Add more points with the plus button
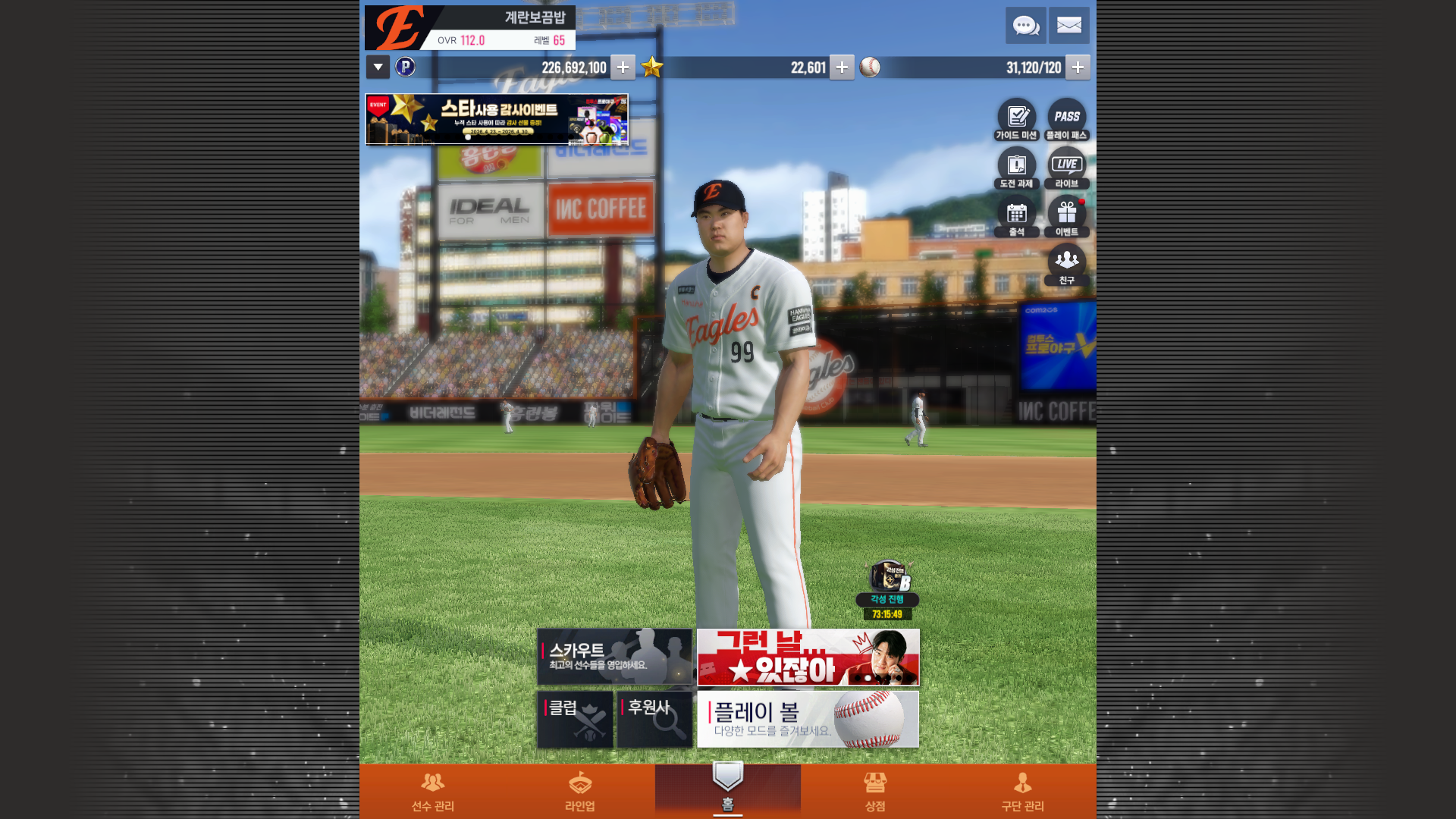Image resolution: width=1456 pixels, height=819 pixels. (x=623, y=67)
